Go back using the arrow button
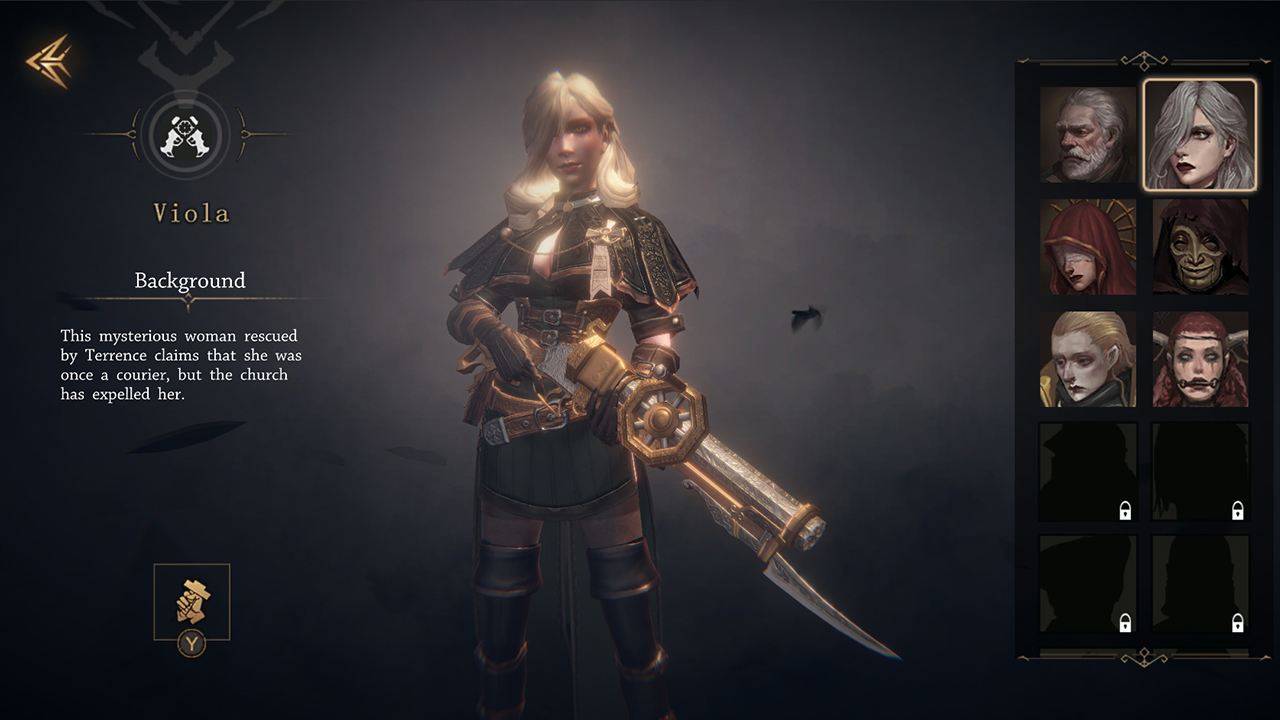The image size is (1280, 720). point(48,61)
